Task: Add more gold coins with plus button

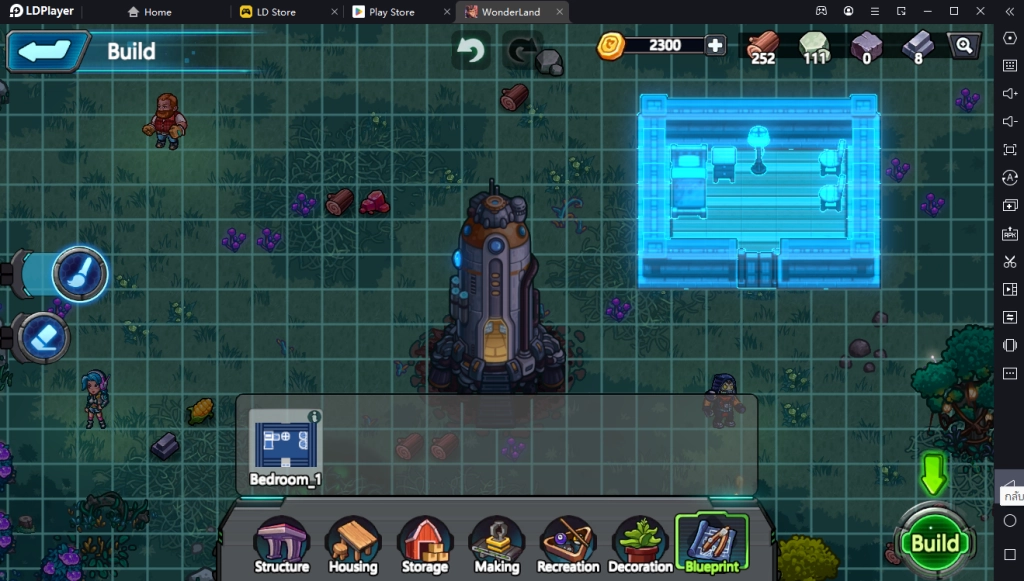Action: tap(715, 45)
